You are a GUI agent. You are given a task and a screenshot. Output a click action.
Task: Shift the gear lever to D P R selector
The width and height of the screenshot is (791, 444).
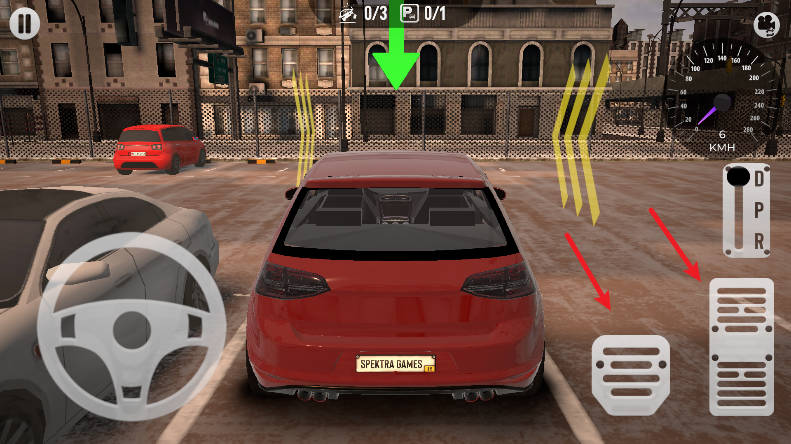[x=746, y=210]
